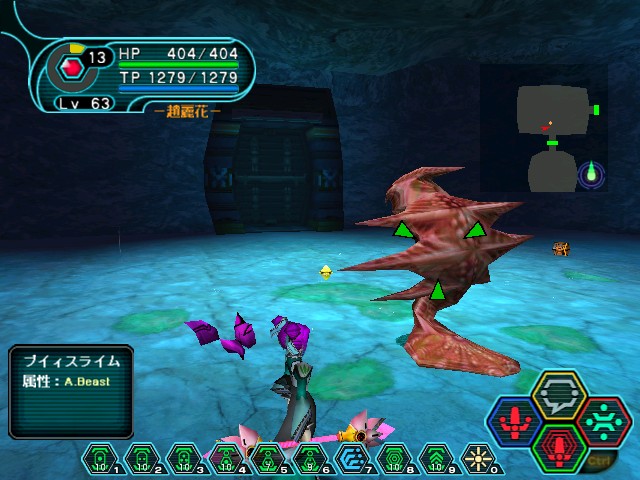Use the item in hotbar slot 6
This screenshot has width=640, height=480.
coord(310,457)
